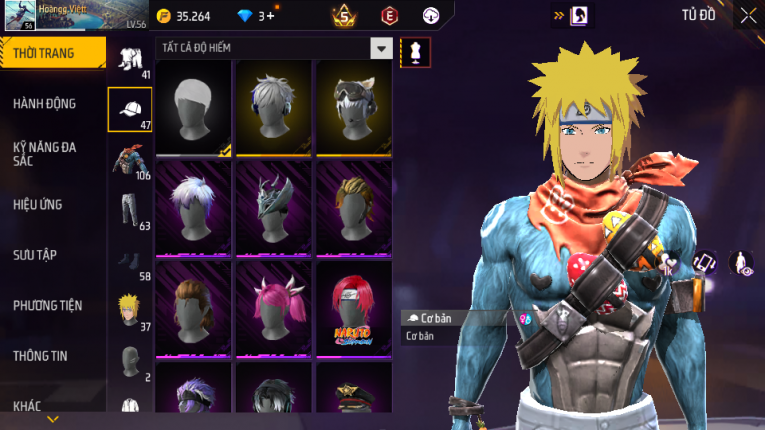Go to the Sưu Tập tab
The width and height of the screenshot is (765, 430).
(x=35, y=255)
